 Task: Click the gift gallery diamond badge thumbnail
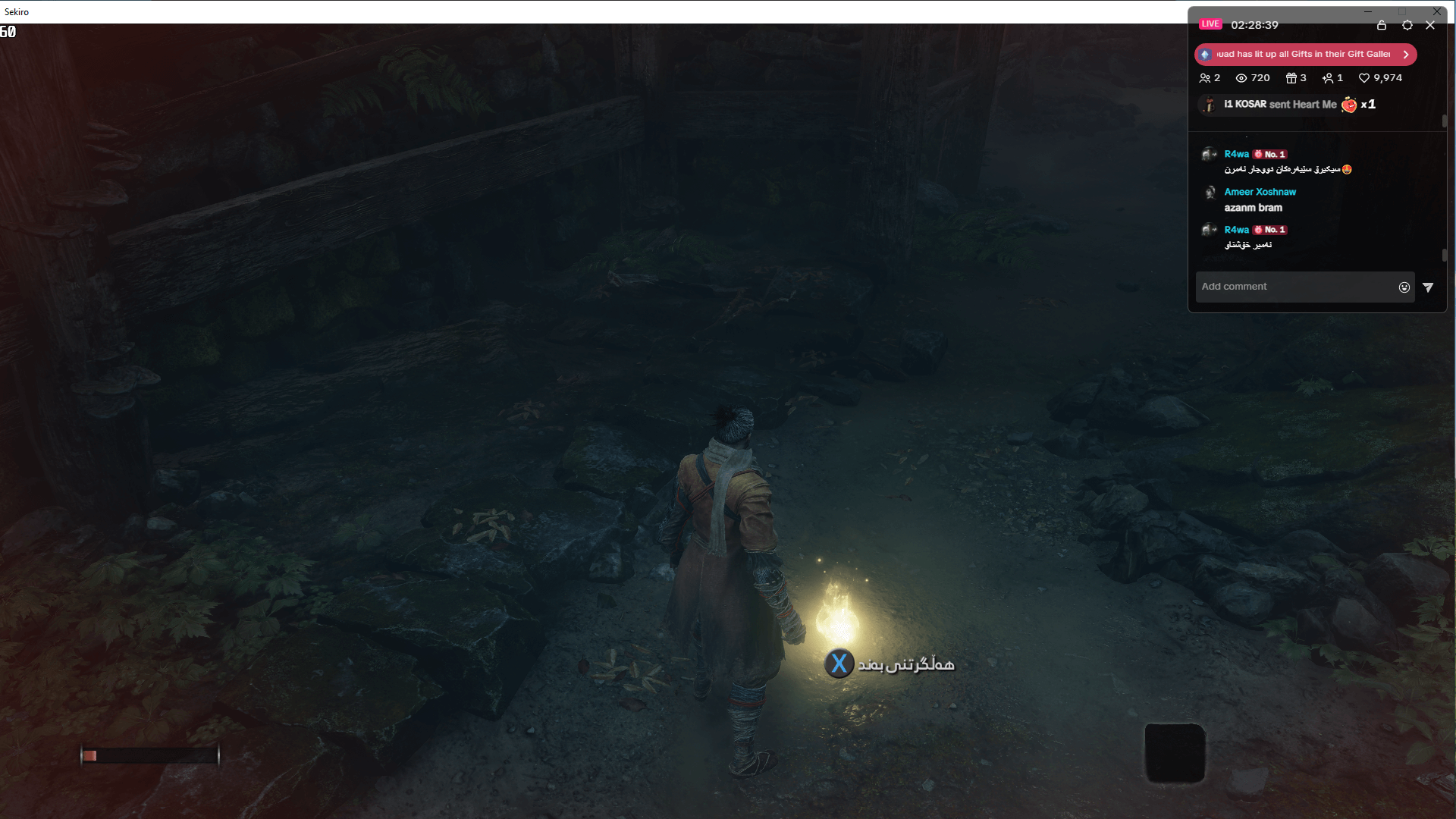click(x=1205, y=54)
